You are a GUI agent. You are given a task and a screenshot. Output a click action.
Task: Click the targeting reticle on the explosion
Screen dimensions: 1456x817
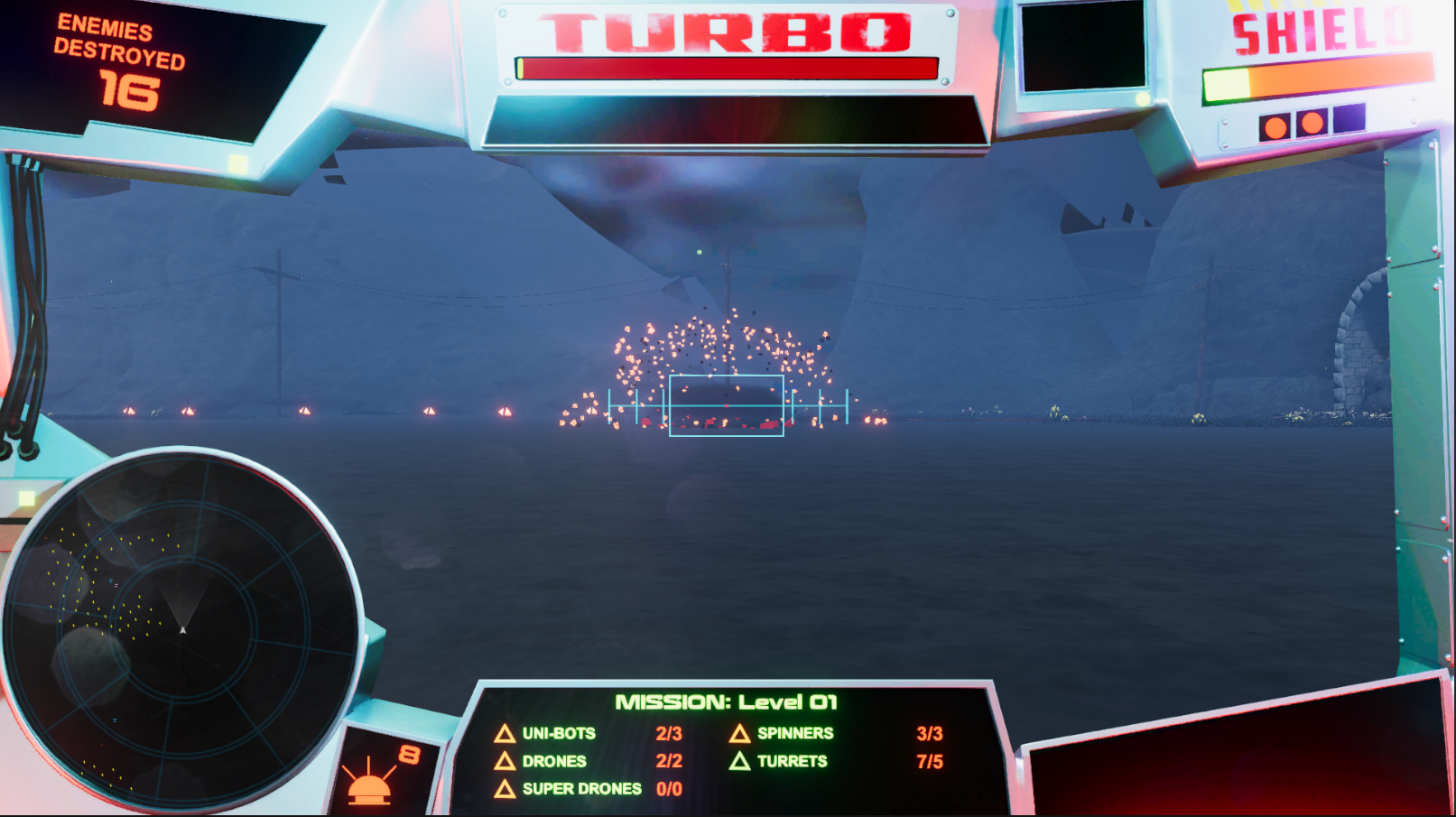[725, 408]
